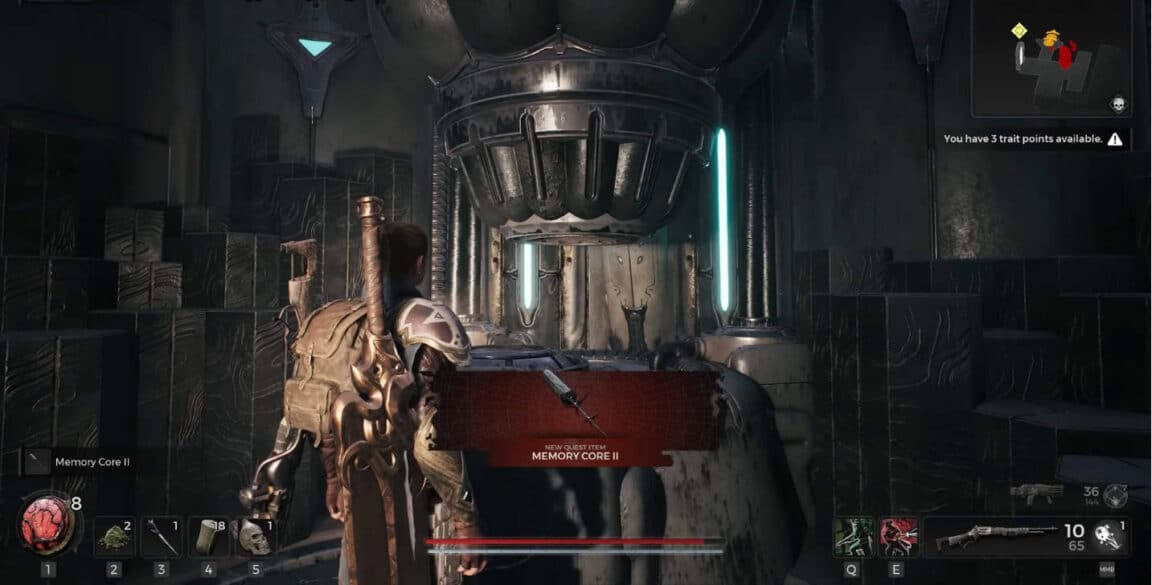1152x585 pixels.
Task: Select the skull consumable slot
Action: click(255, 537)
